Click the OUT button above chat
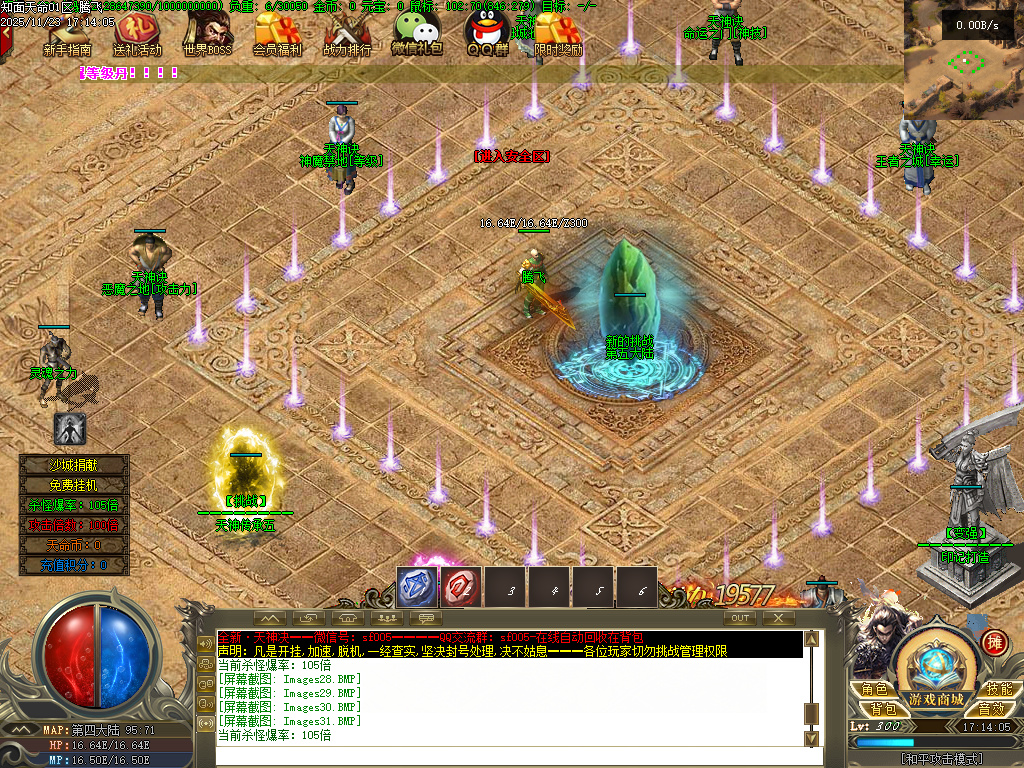 coord(740,618)
